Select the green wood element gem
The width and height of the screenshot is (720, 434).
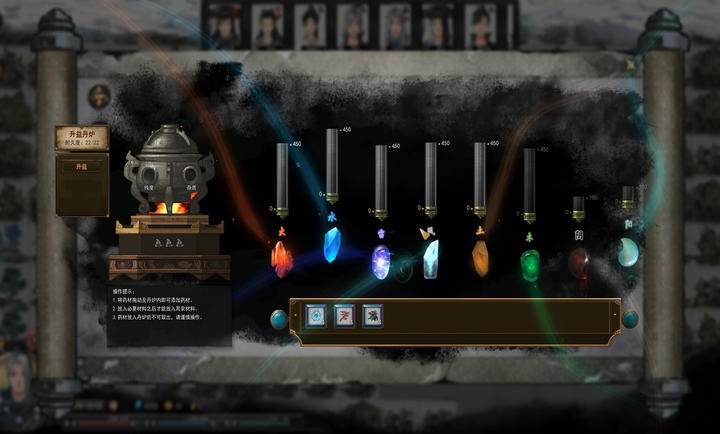[x=529, y=263]
